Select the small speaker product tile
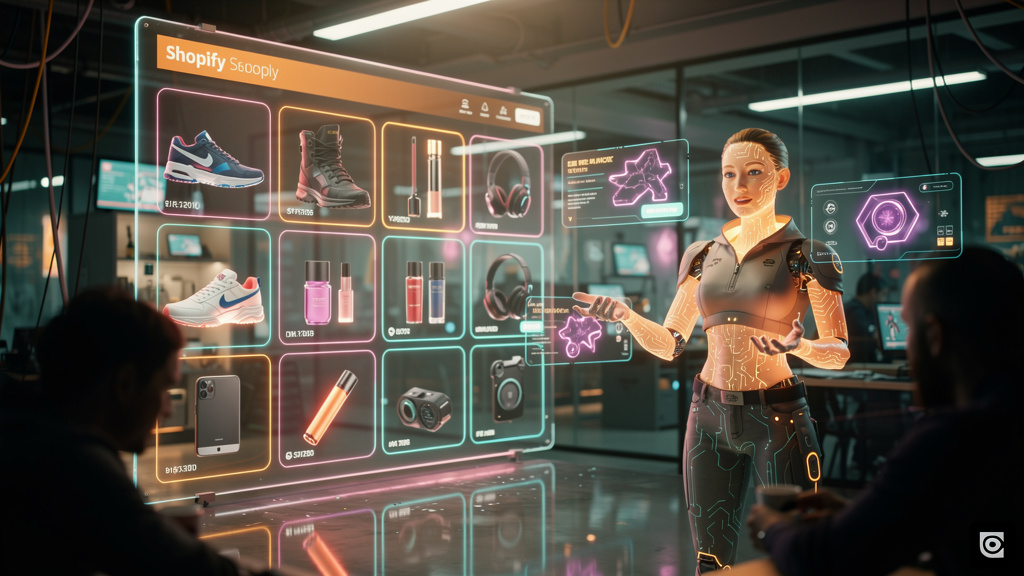1024x576 pixels. click(x=423, y=406)
